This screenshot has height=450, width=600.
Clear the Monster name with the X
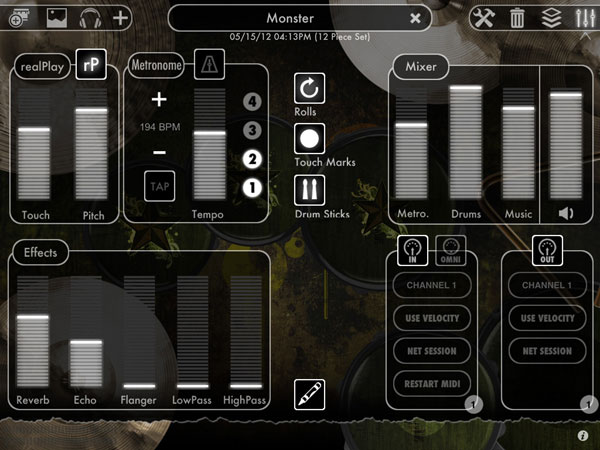(x=416, y=18)
